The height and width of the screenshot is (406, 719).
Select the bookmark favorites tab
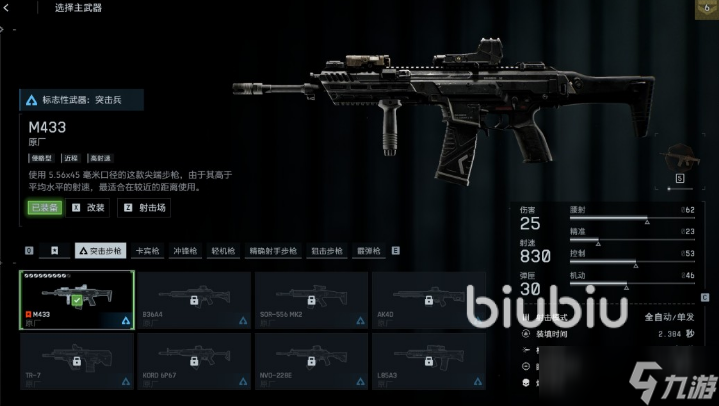(56, 251)
